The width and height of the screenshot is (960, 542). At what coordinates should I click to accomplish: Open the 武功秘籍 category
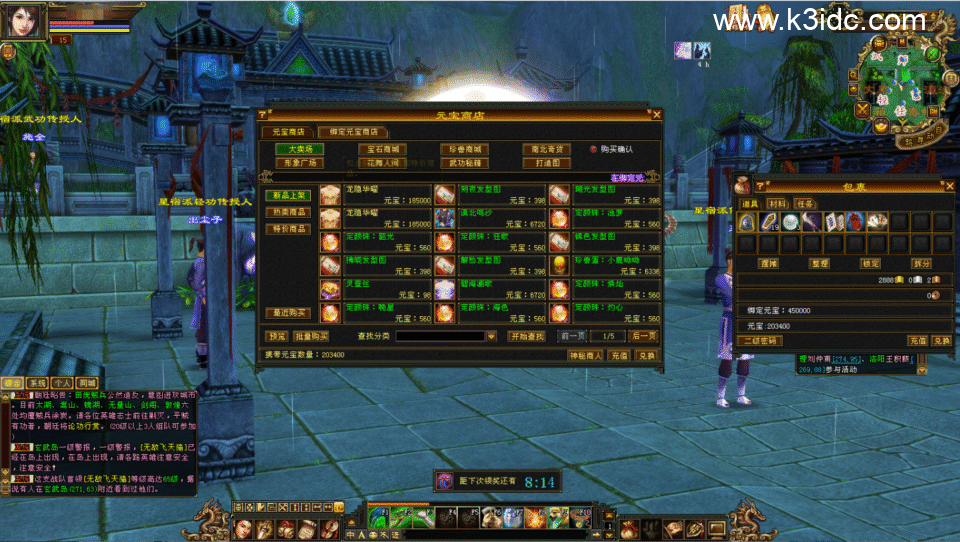(464, 163)
